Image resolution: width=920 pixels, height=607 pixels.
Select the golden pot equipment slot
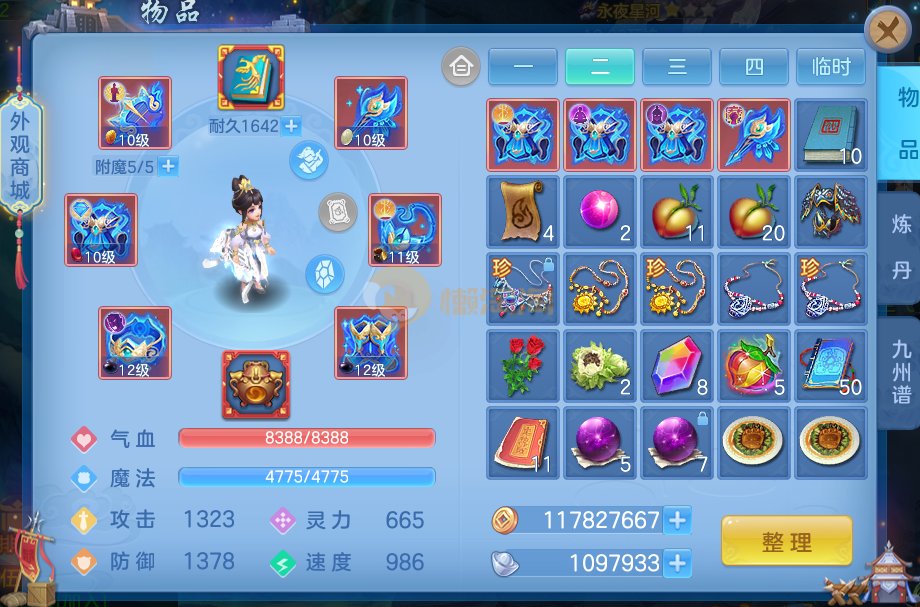click(255, 384)
